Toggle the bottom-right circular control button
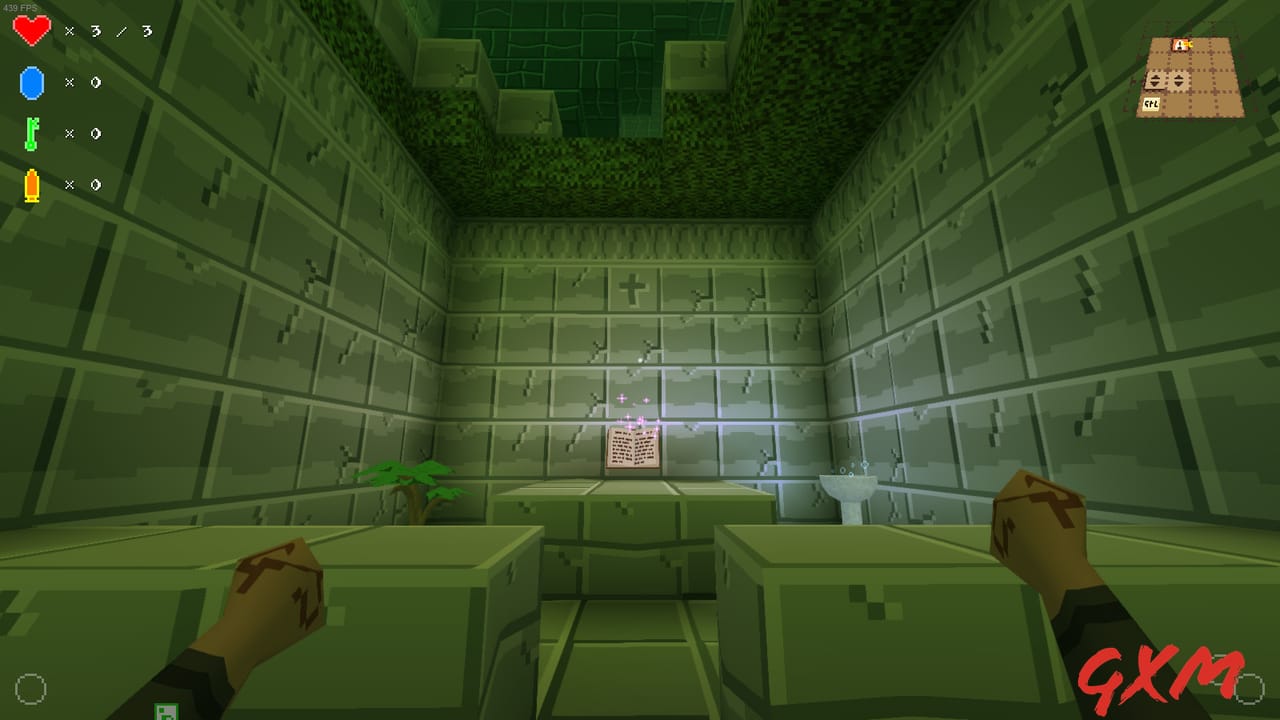The width and height of the screenshot is (1280, 720). [1249, 689]
